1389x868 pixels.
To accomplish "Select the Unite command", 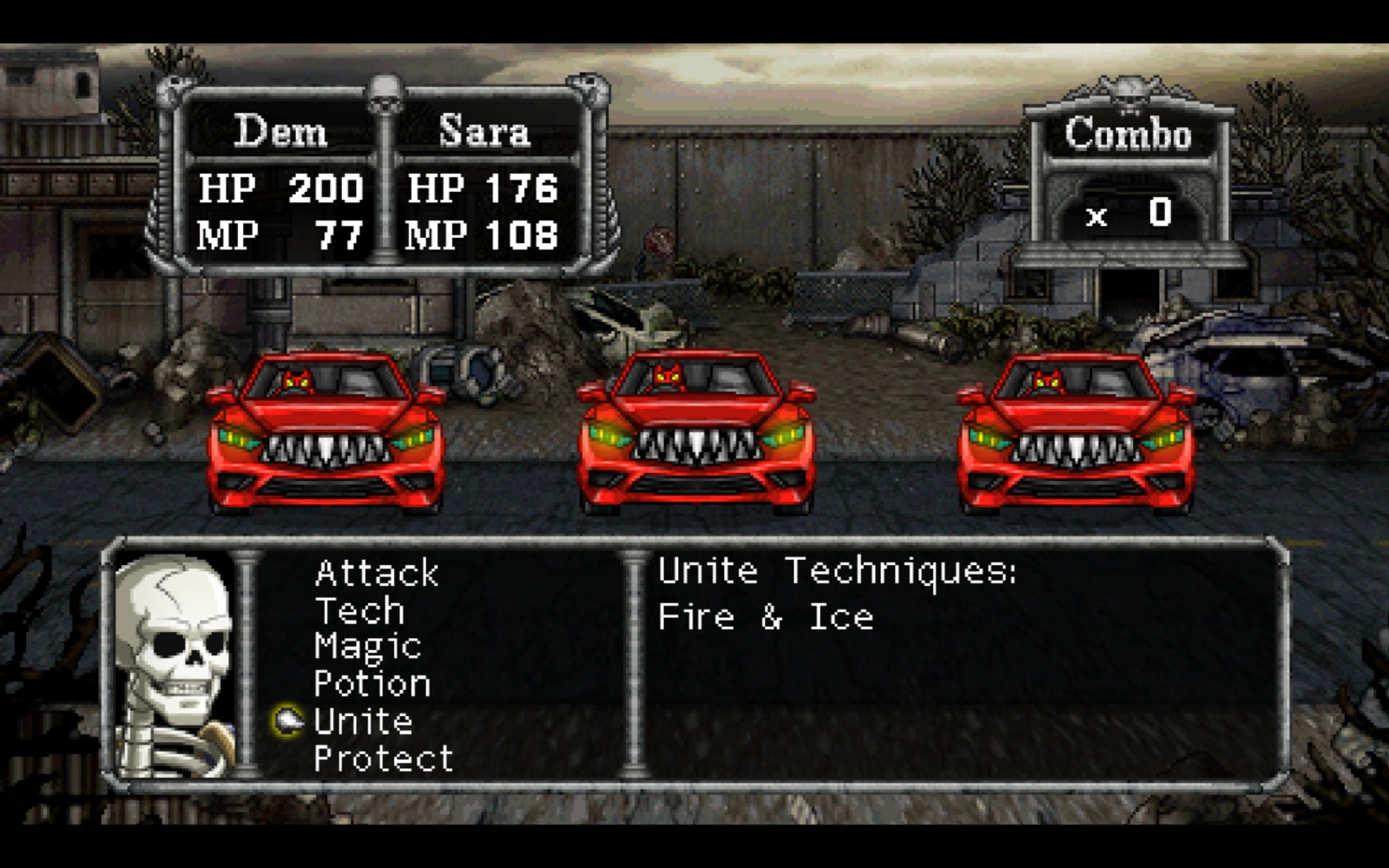I will [x=363, y=721].
